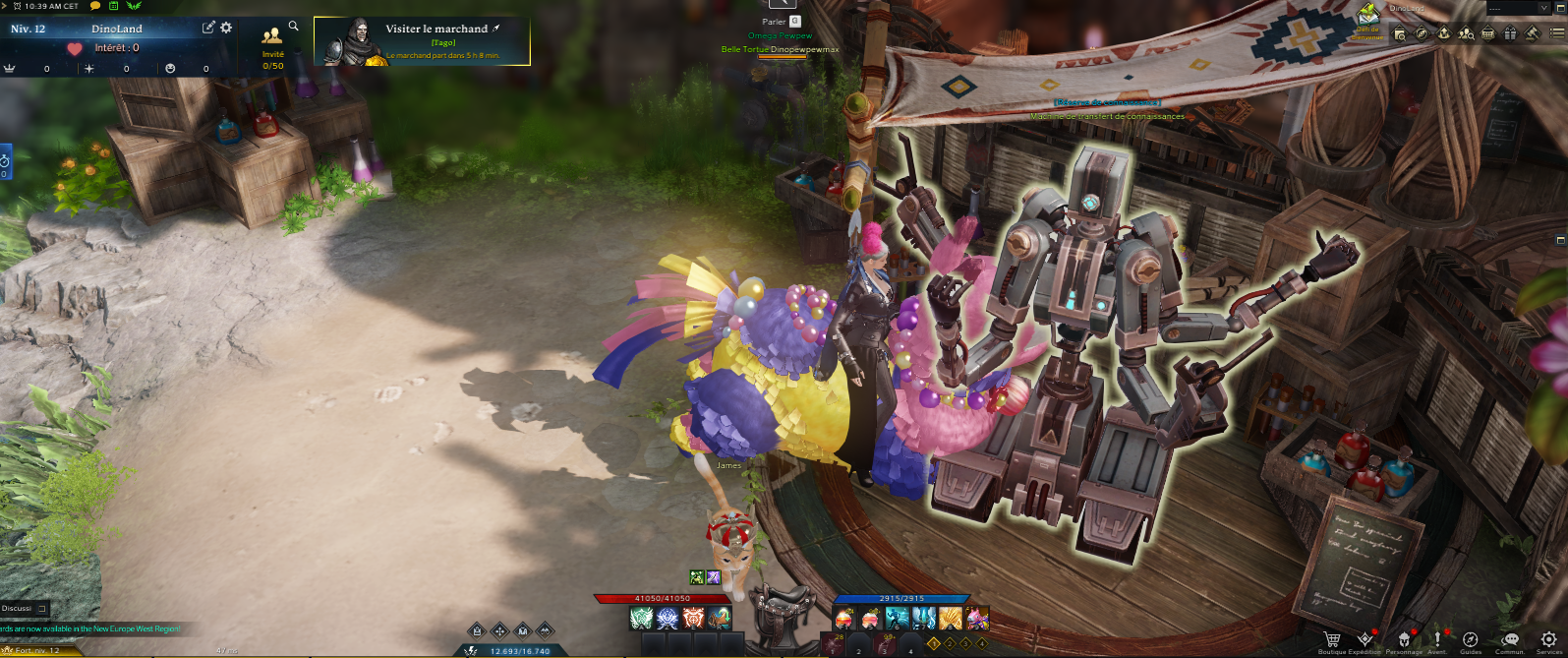Open the Services gear menu
Viewport: 1568px width, 658px height.
[x=1549, y=640]
